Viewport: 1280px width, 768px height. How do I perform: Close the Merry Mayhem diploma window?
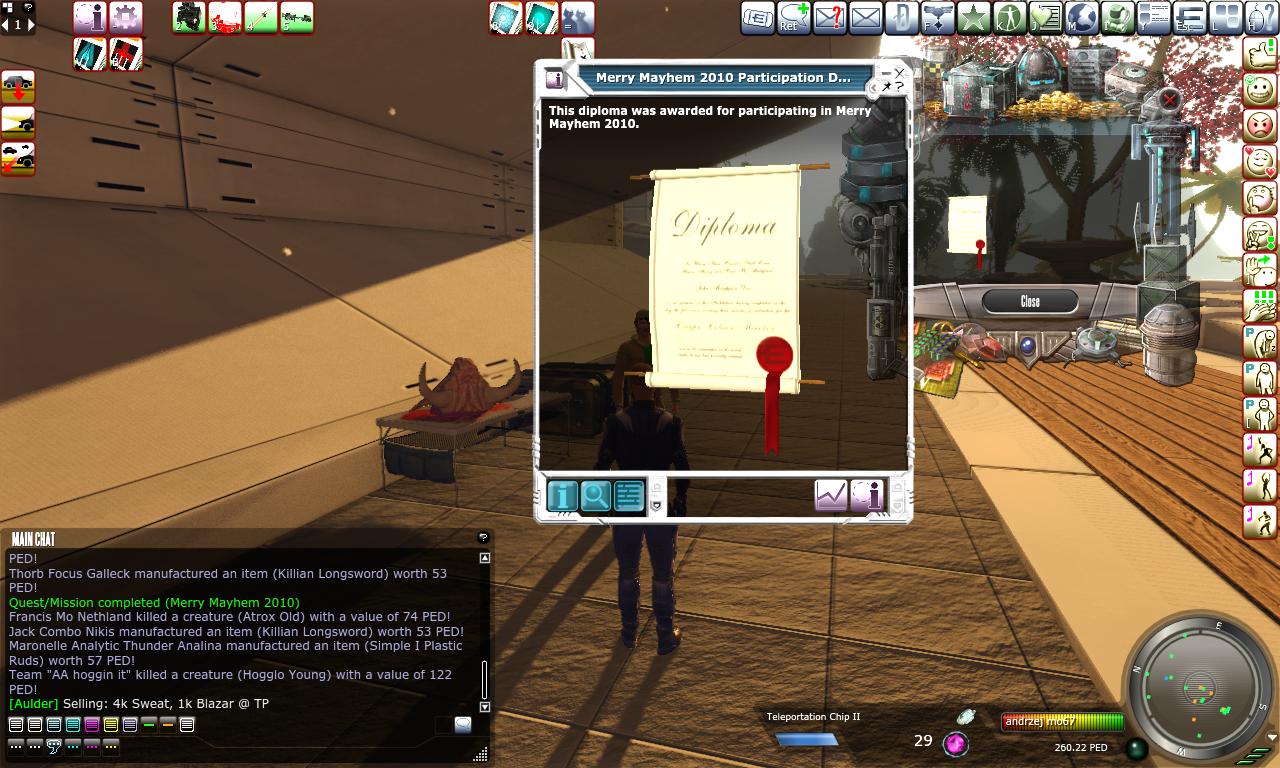coord(899,73)
